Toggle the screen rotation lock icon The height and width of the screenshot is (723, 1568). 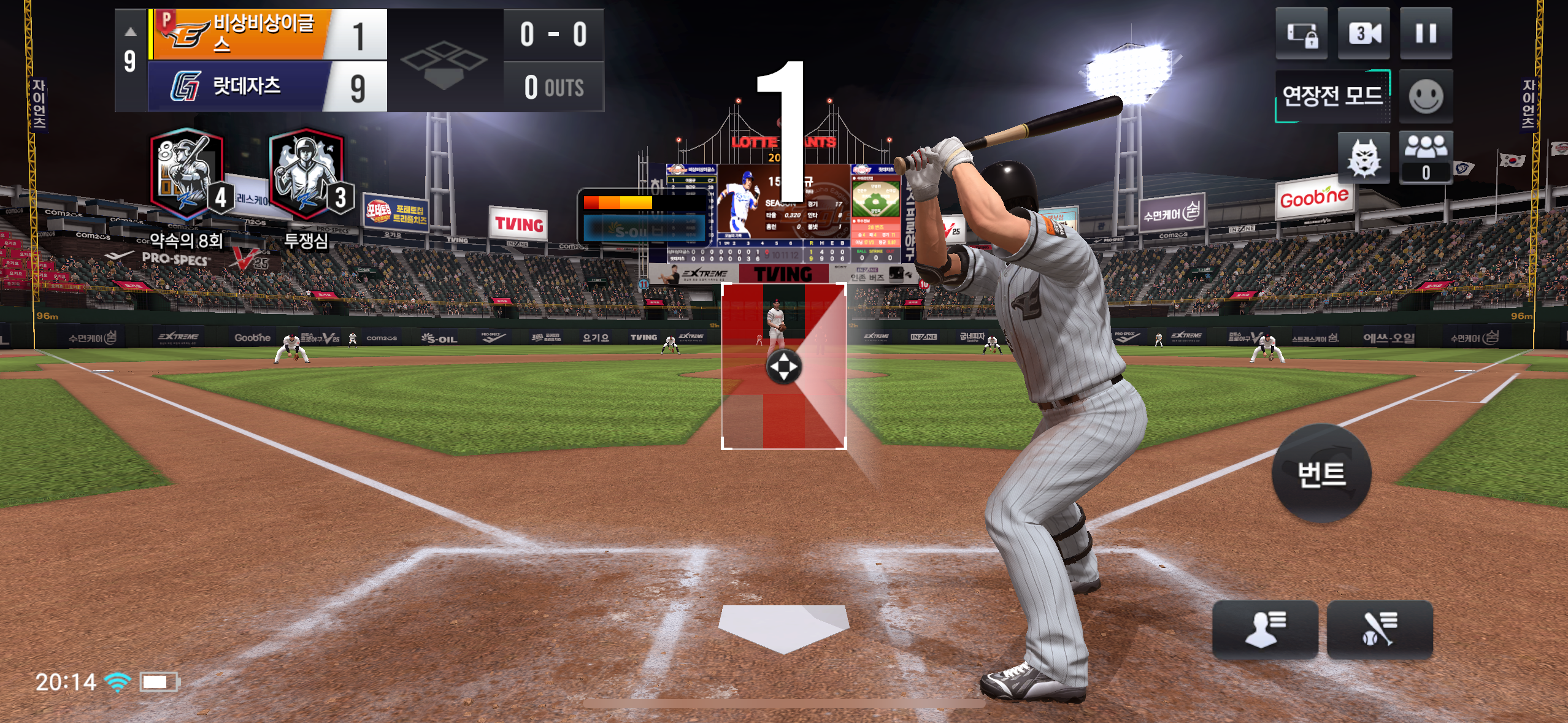pyautogui.click(x=1302, y=33)
